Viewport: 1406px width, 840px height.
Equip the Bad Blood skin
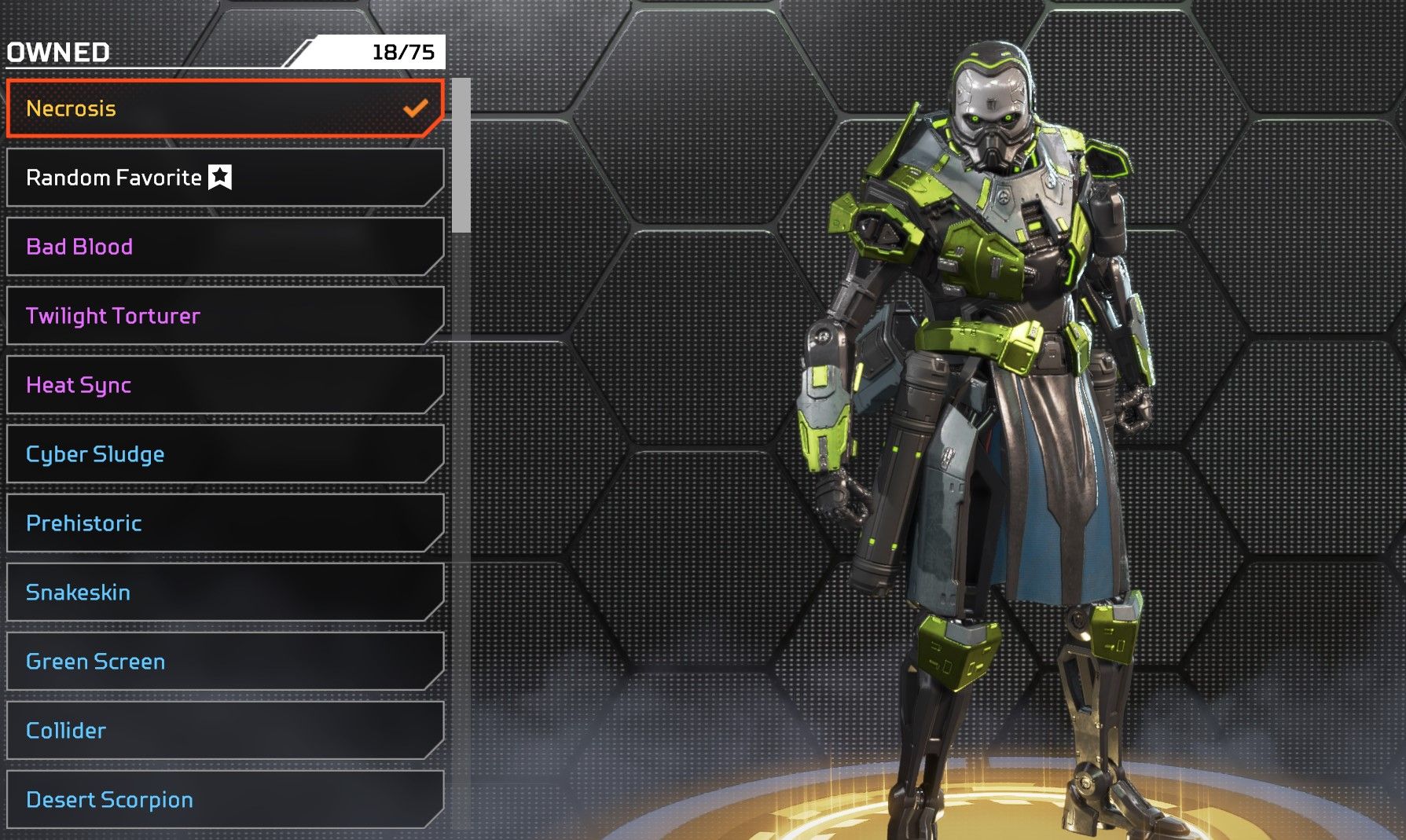pos(225,247)
